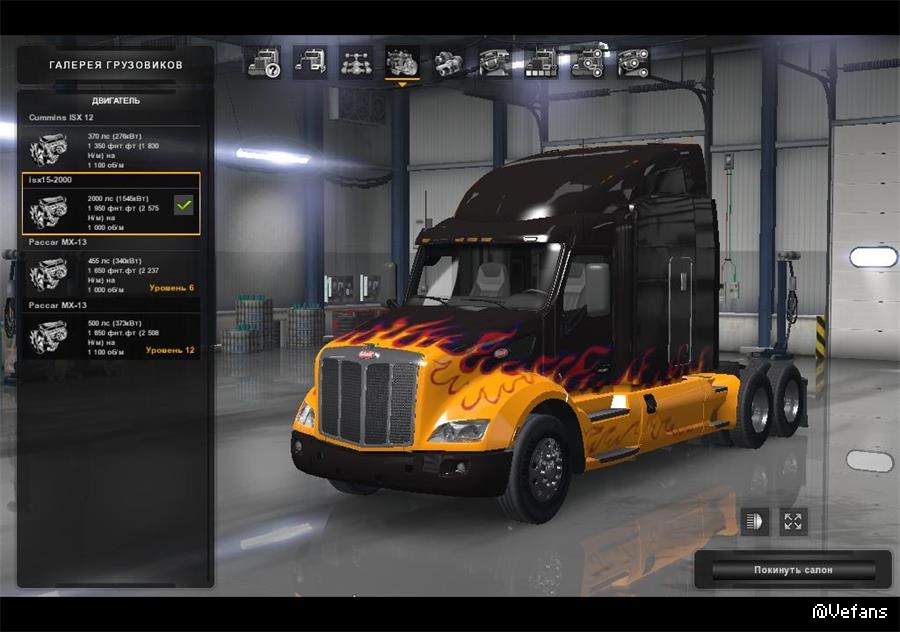Open the chassis configuration tab
Image resolution: width=900 pixels, height=632 pixels.
356,63
